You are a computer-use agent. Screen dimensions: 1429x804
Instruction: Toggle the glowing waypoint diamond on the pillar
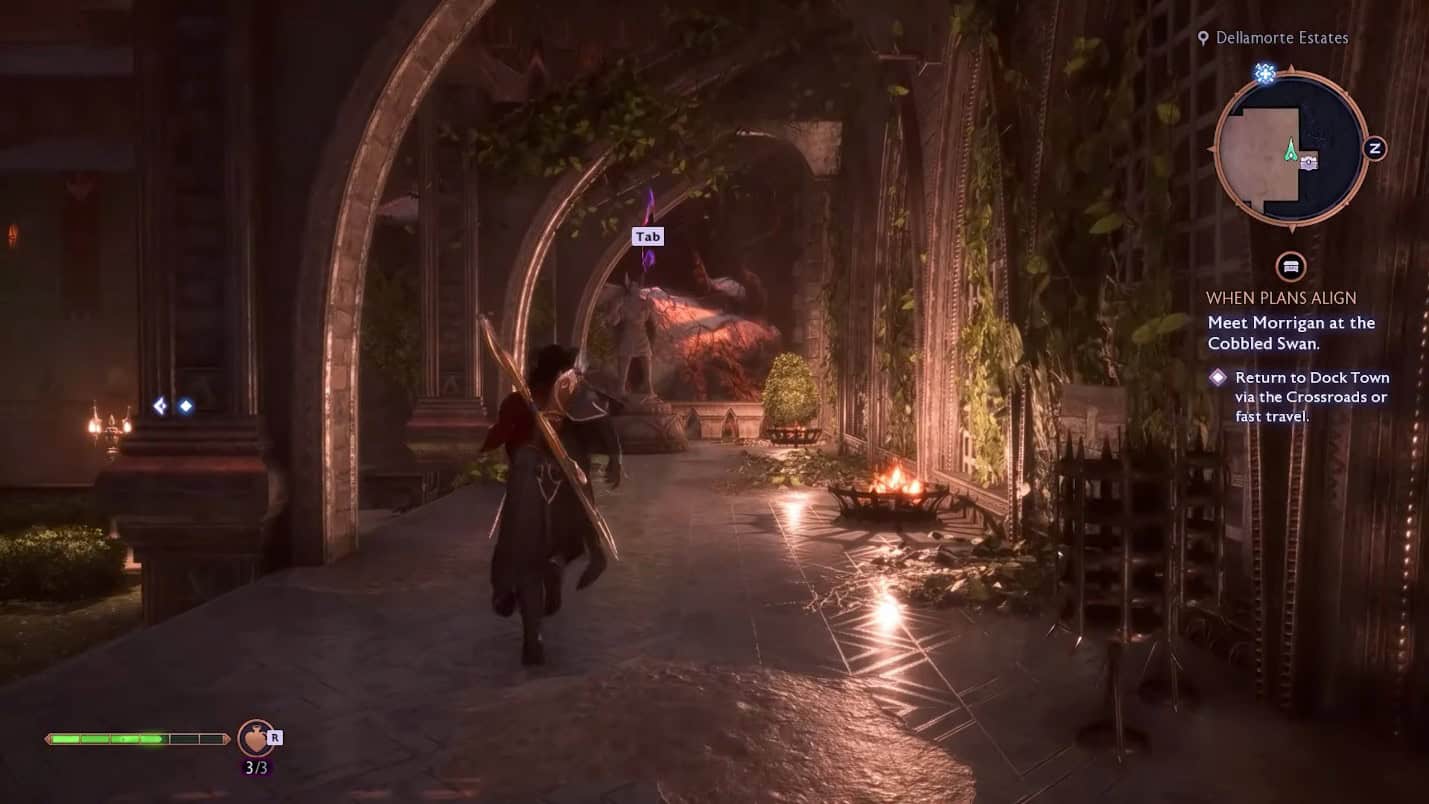[185, 404]
